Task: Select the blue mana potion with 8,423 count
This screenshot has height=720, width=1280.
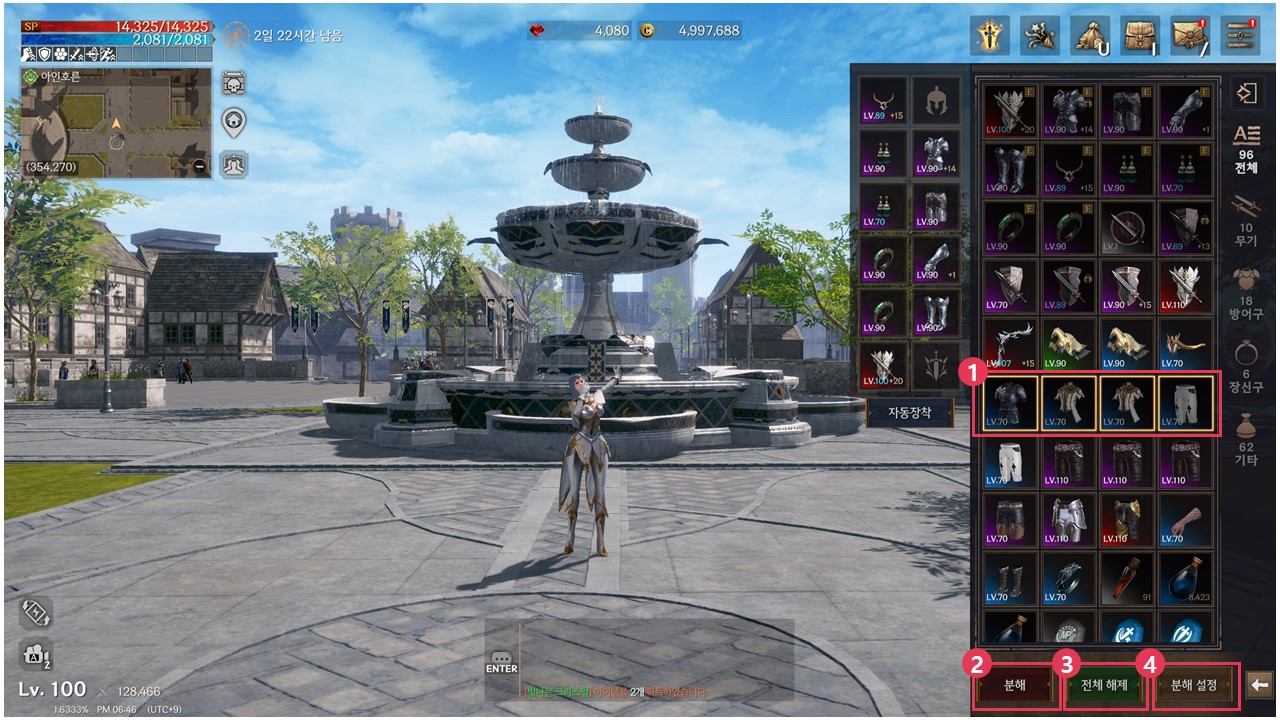Action: tap(1187, 577)
